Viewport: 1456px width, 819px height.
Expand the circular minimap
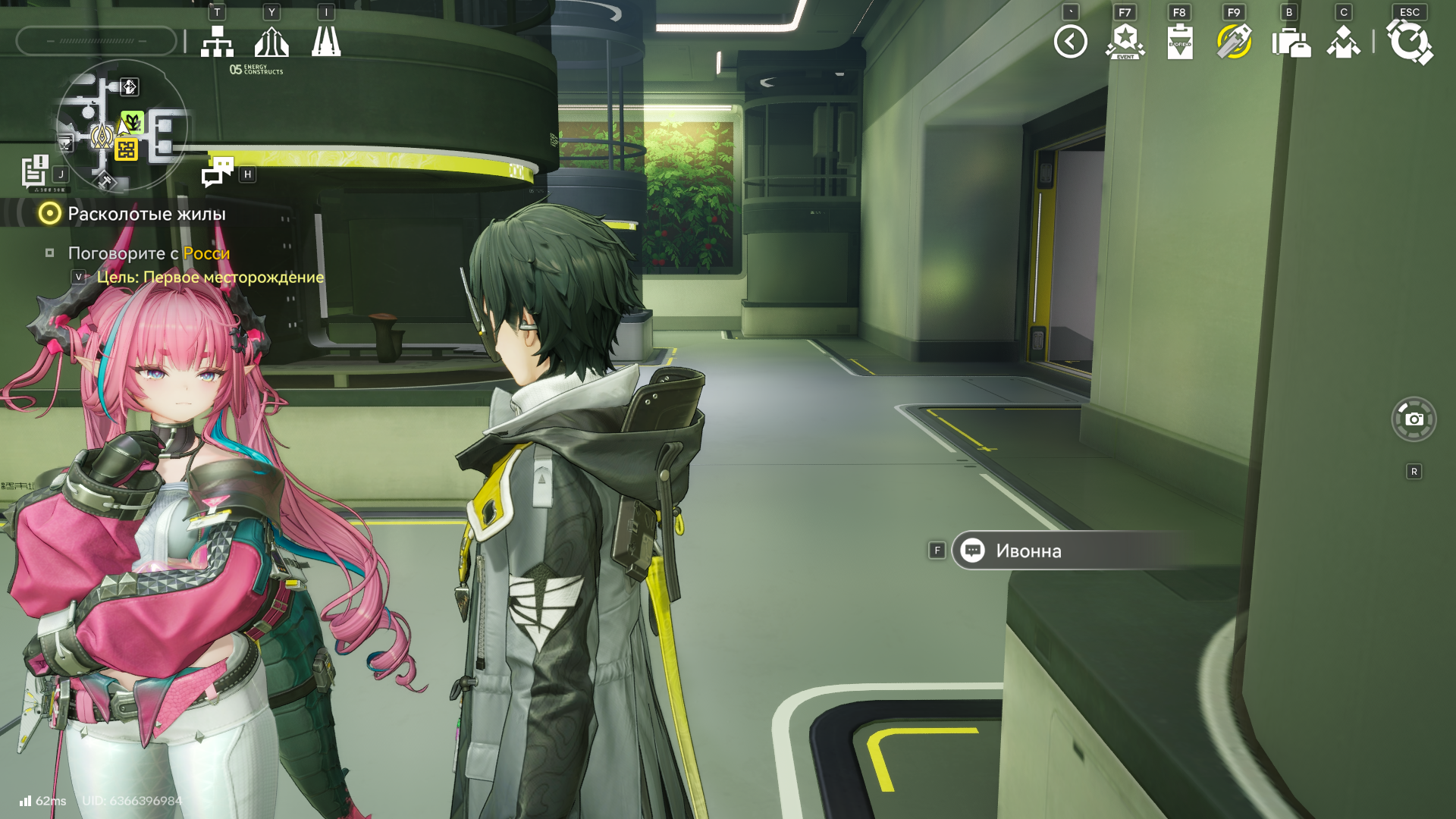121,125
